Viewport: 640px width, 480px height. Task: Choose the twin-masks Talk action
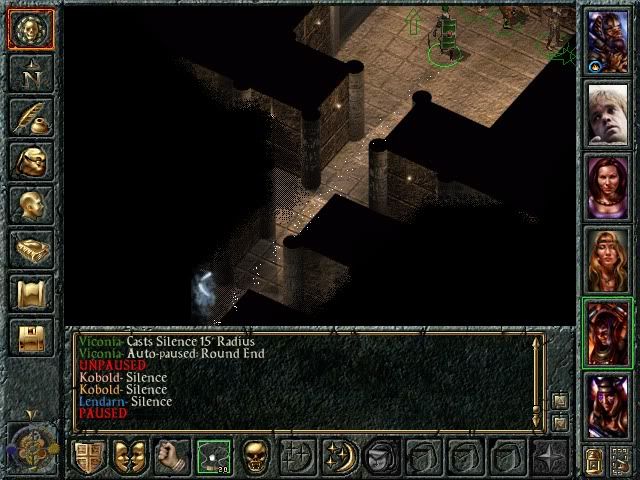(130, 456)
